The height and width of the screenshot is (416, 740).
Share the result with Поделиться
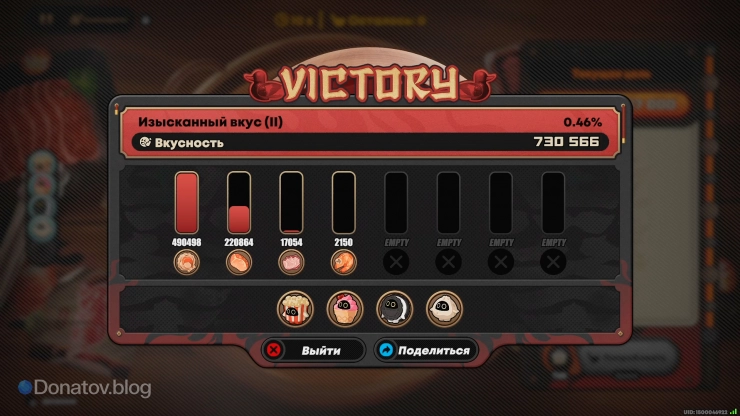click(421, 351)
